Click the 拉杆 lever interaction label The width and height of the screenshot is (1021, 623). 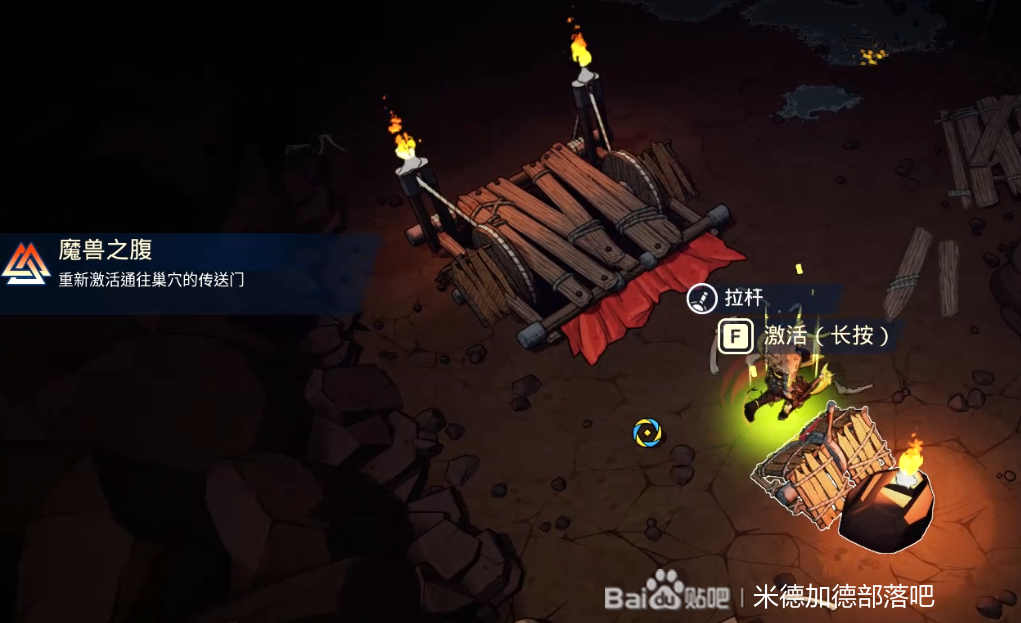tap(743, 298)
